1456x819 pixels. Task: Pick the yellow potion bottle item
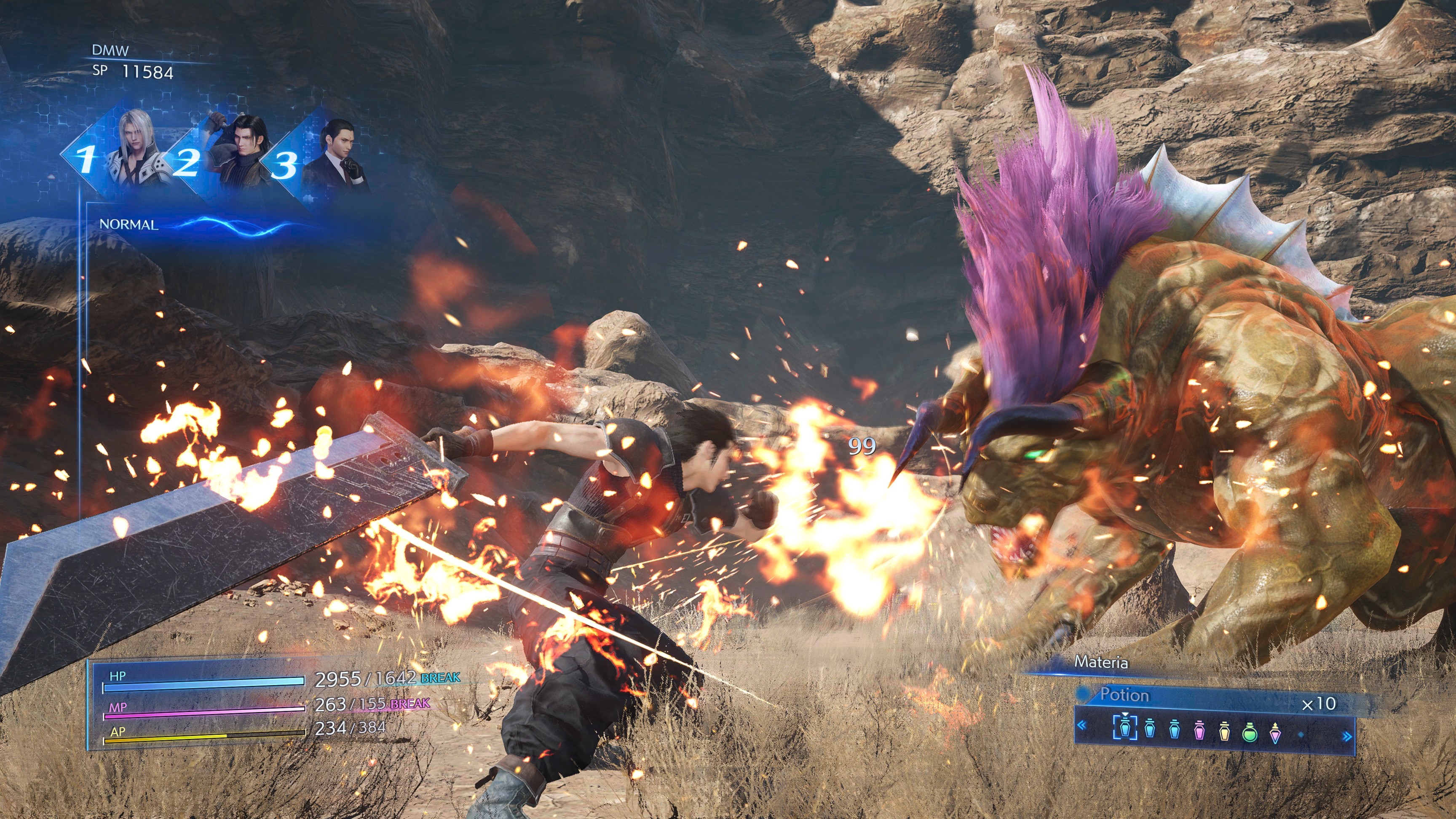tap(1224, 731)
